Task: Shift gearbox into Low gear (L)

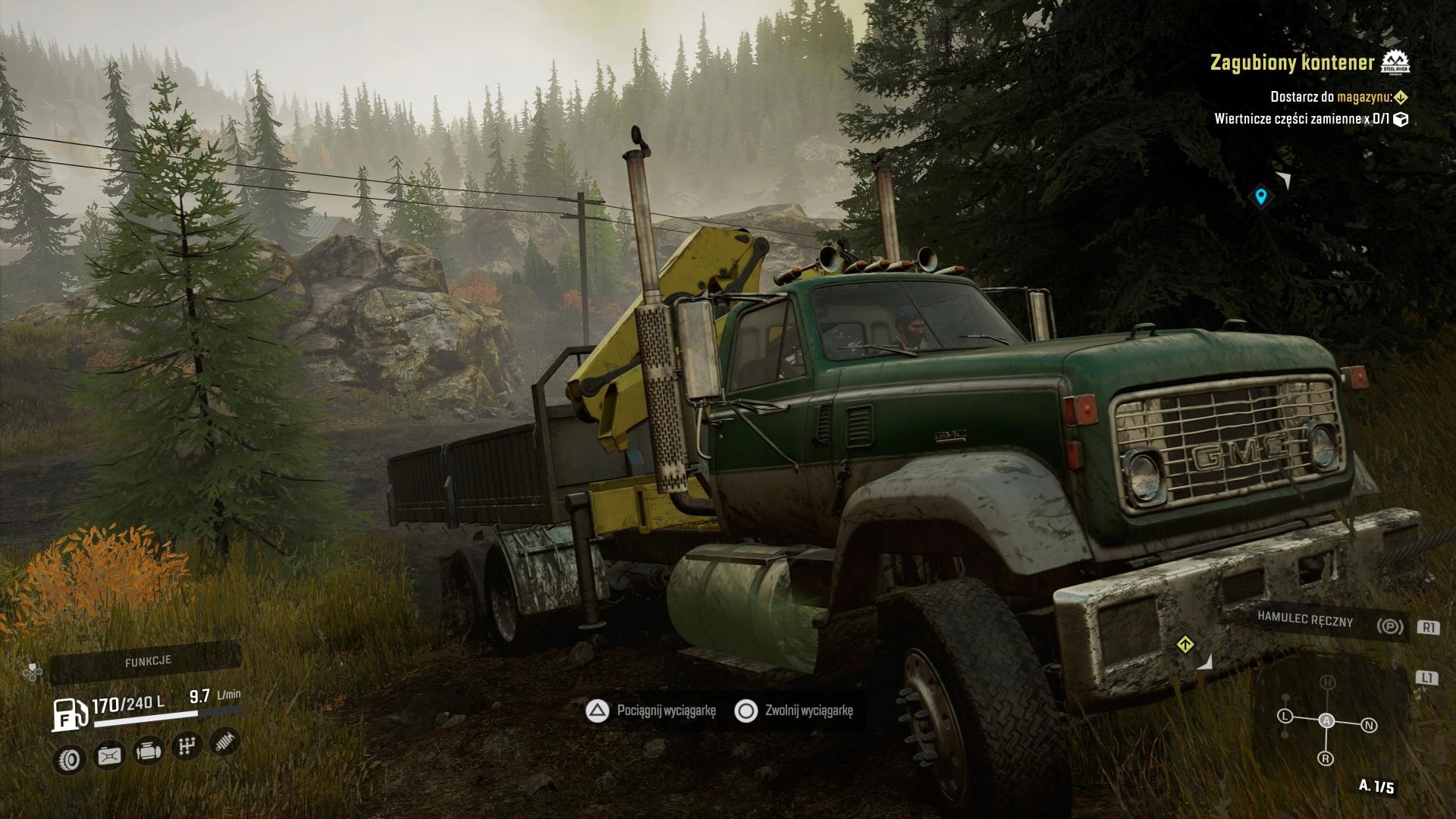Action: tap(1285, 716)
